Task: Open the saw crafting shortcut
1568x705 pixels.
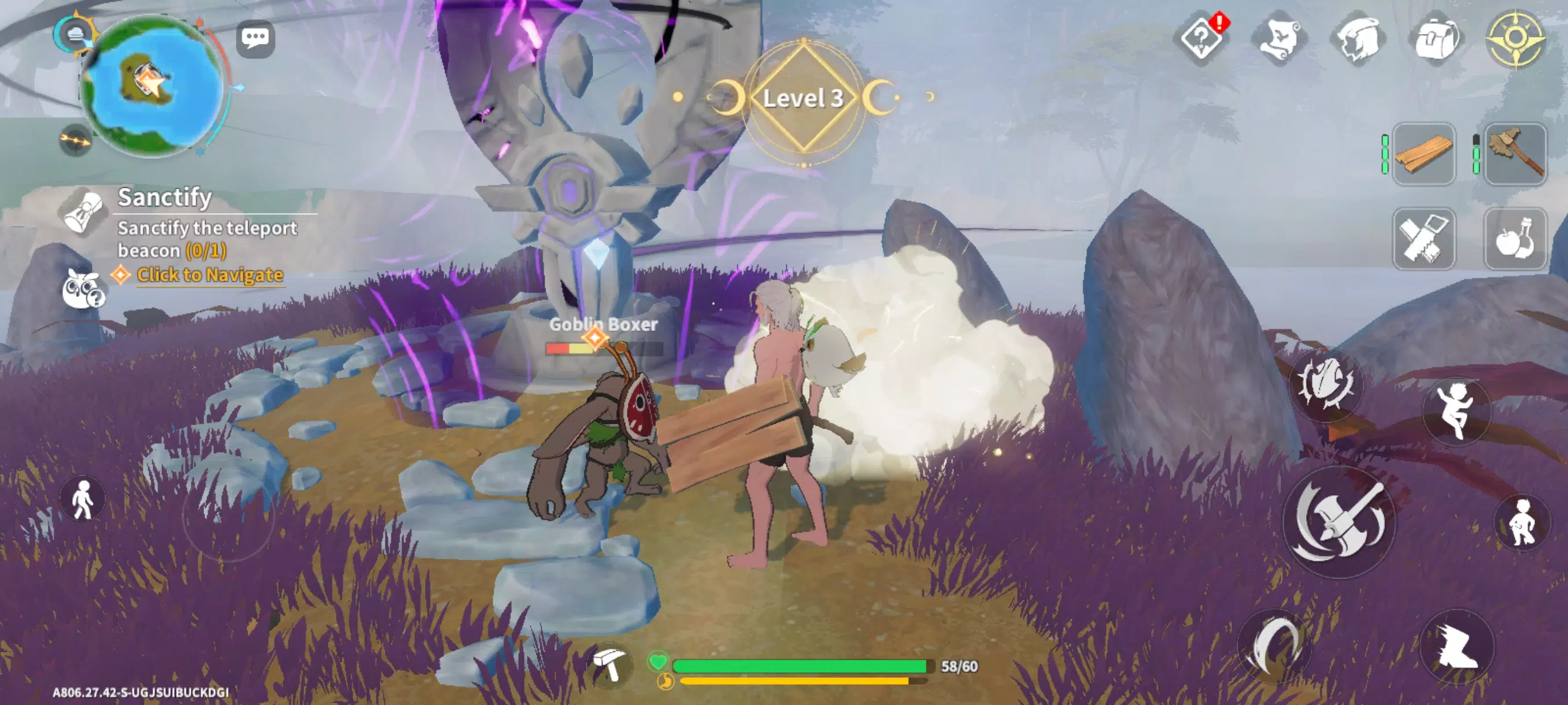Action: point(1423,239)
